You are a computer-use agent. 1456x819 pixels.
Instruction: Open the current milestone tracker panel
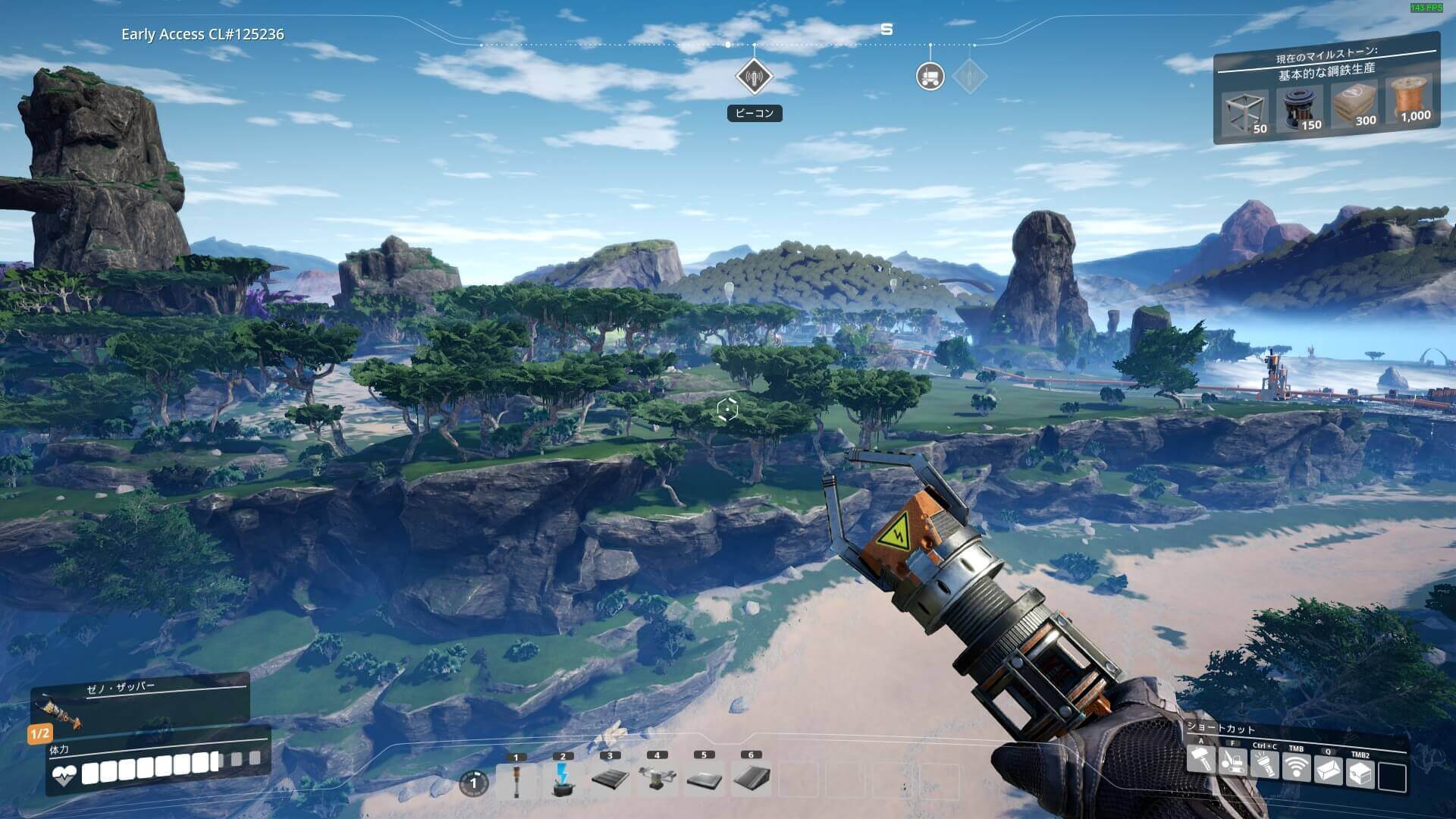pos(1326,67)
